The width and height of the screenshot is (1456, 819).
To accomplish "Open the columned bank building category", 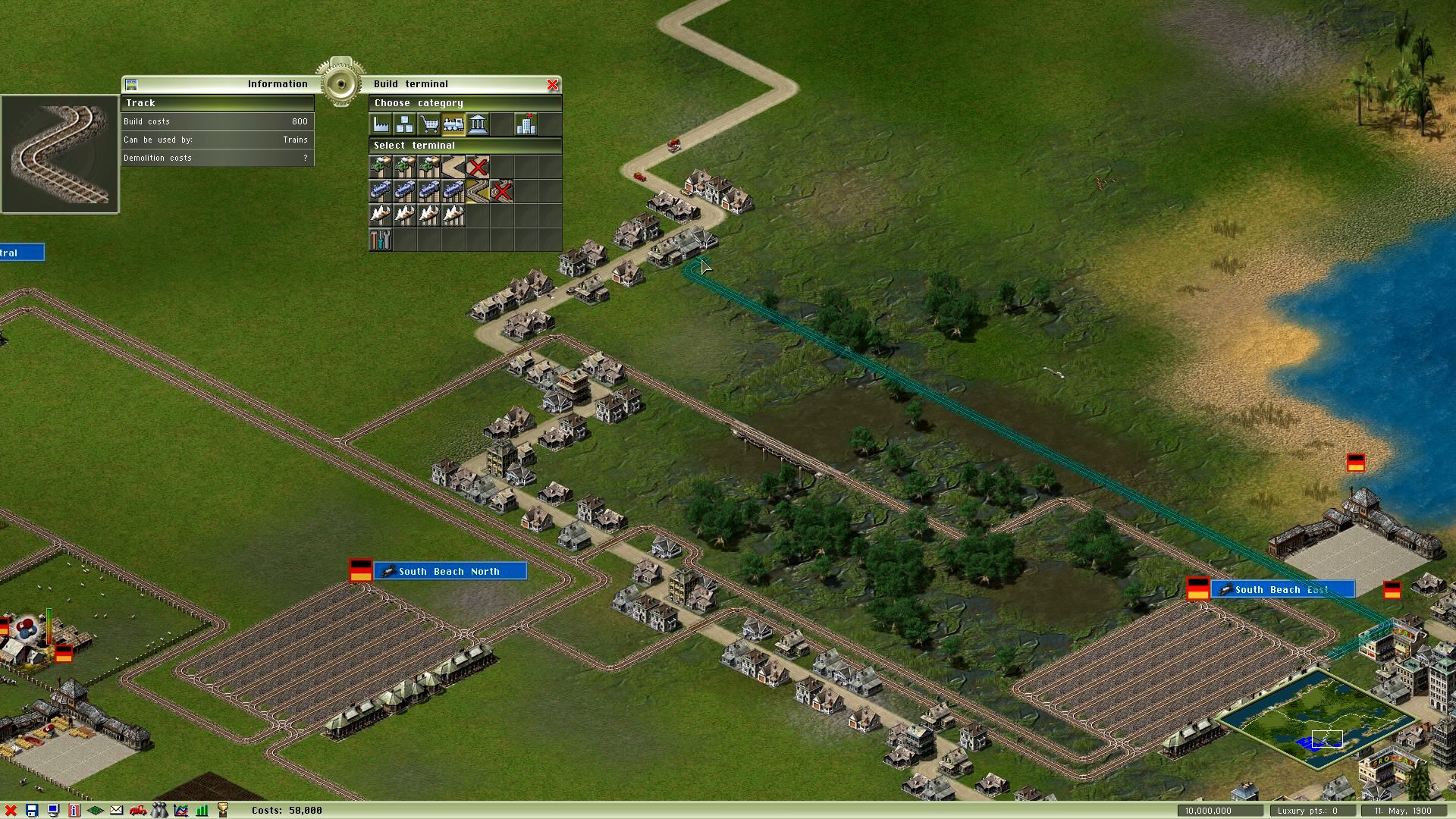I will pos(478,124).
